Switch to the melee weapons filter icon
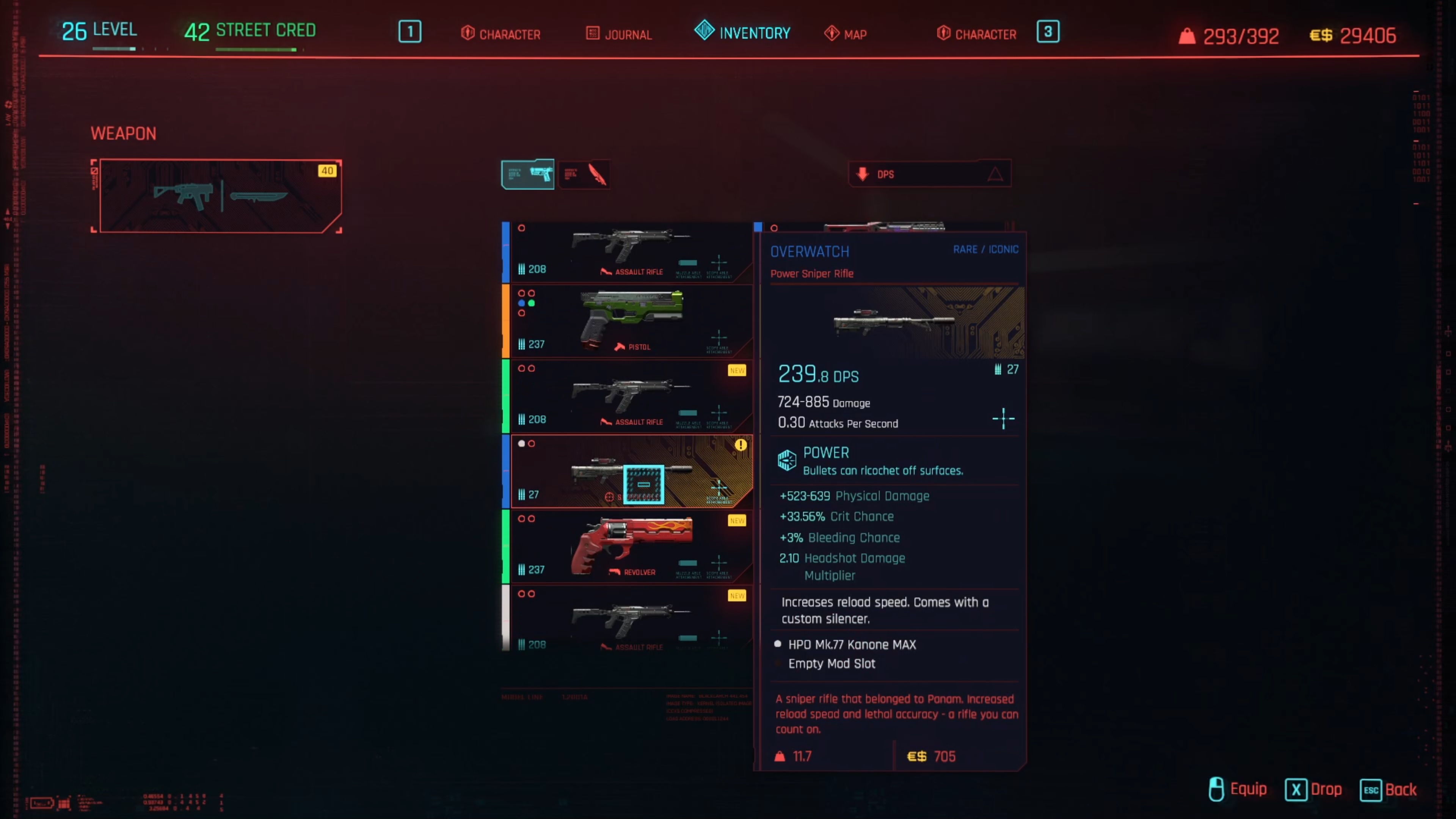 point(585,174)
